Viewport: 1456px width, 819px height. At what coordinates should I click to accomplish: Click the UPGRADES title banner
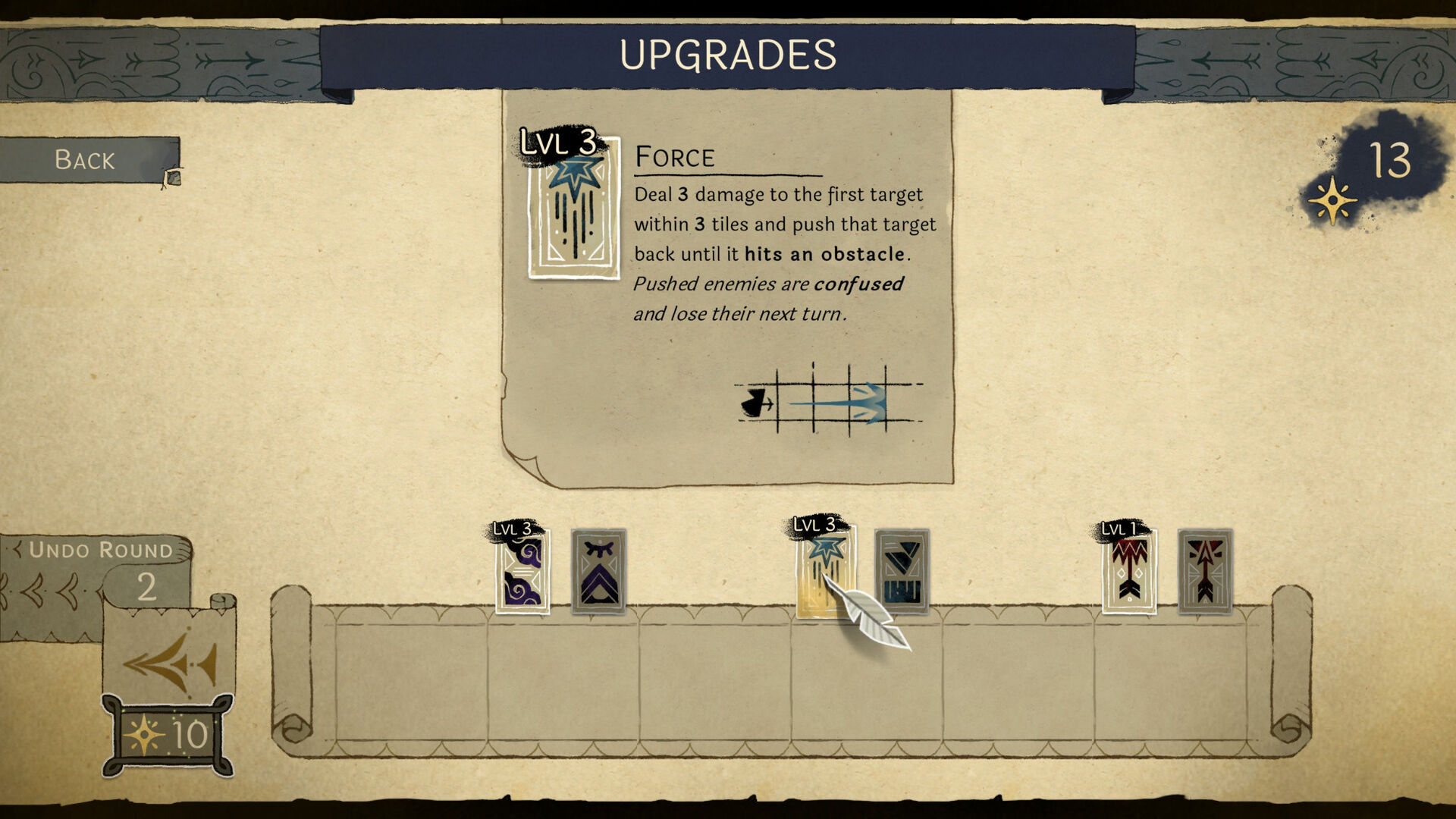coord(728,55)
